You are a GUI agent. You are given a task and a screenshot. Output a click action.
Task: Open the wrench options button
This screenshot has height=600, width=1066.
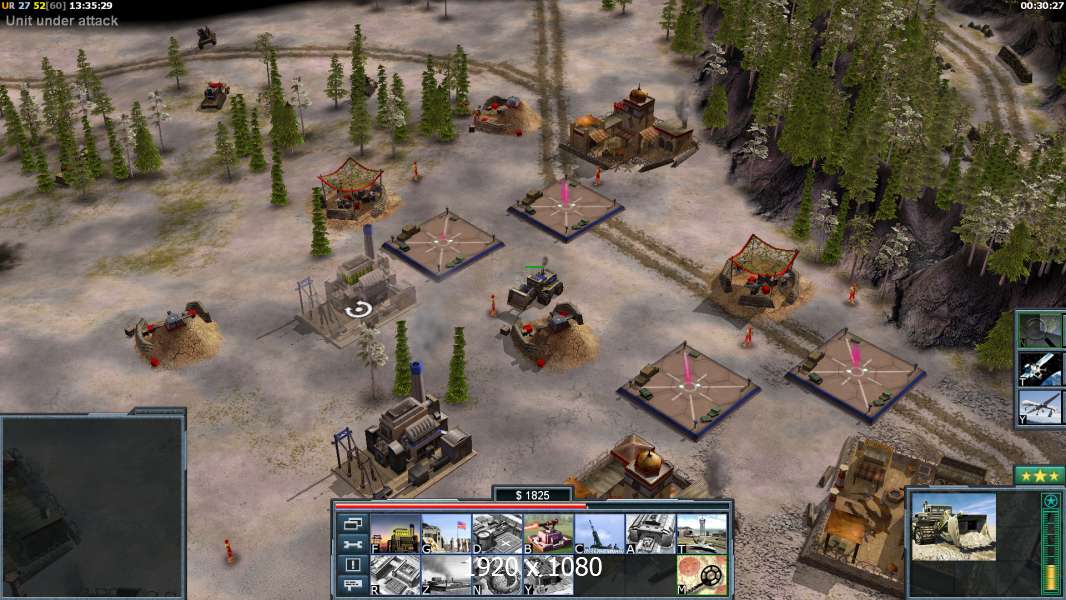click(x=352, y=544)
